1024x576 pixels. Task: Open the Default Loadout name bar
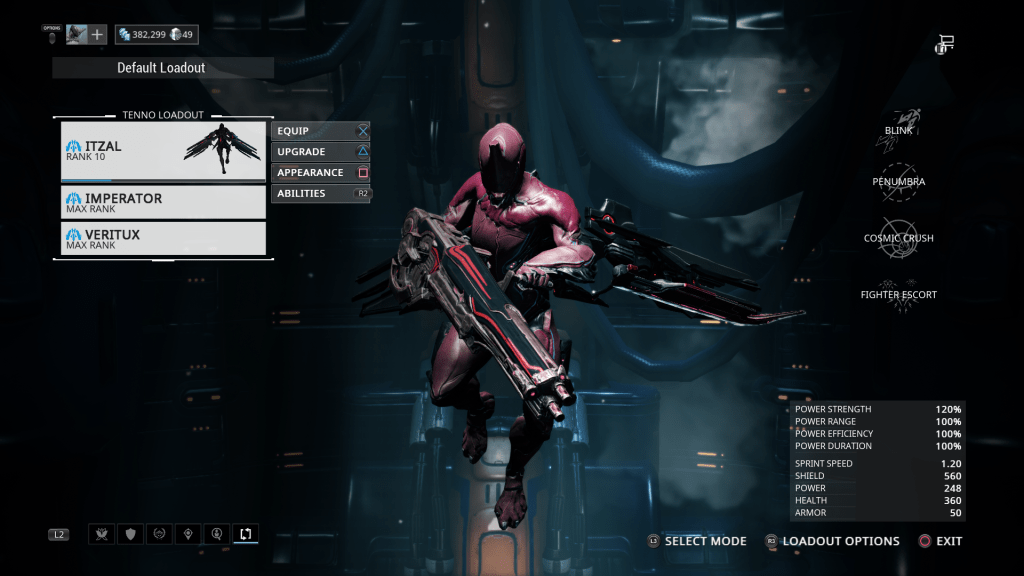point(162,68)
